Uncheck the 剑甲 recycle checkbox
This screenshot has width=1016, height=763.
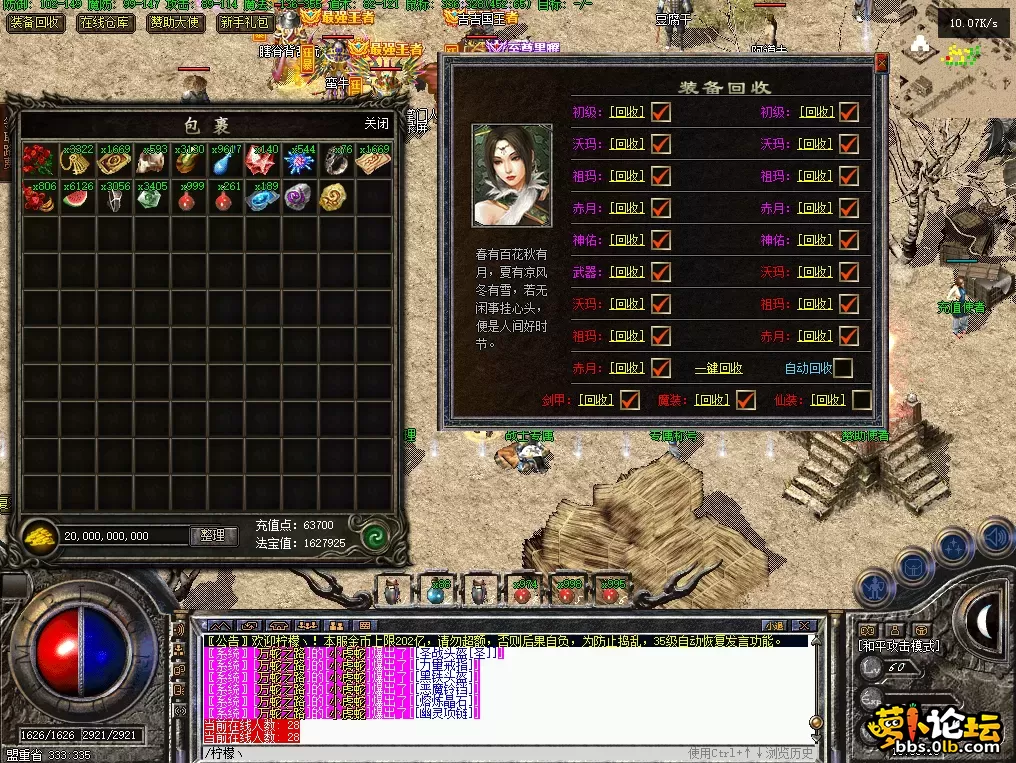coord(629,400)
